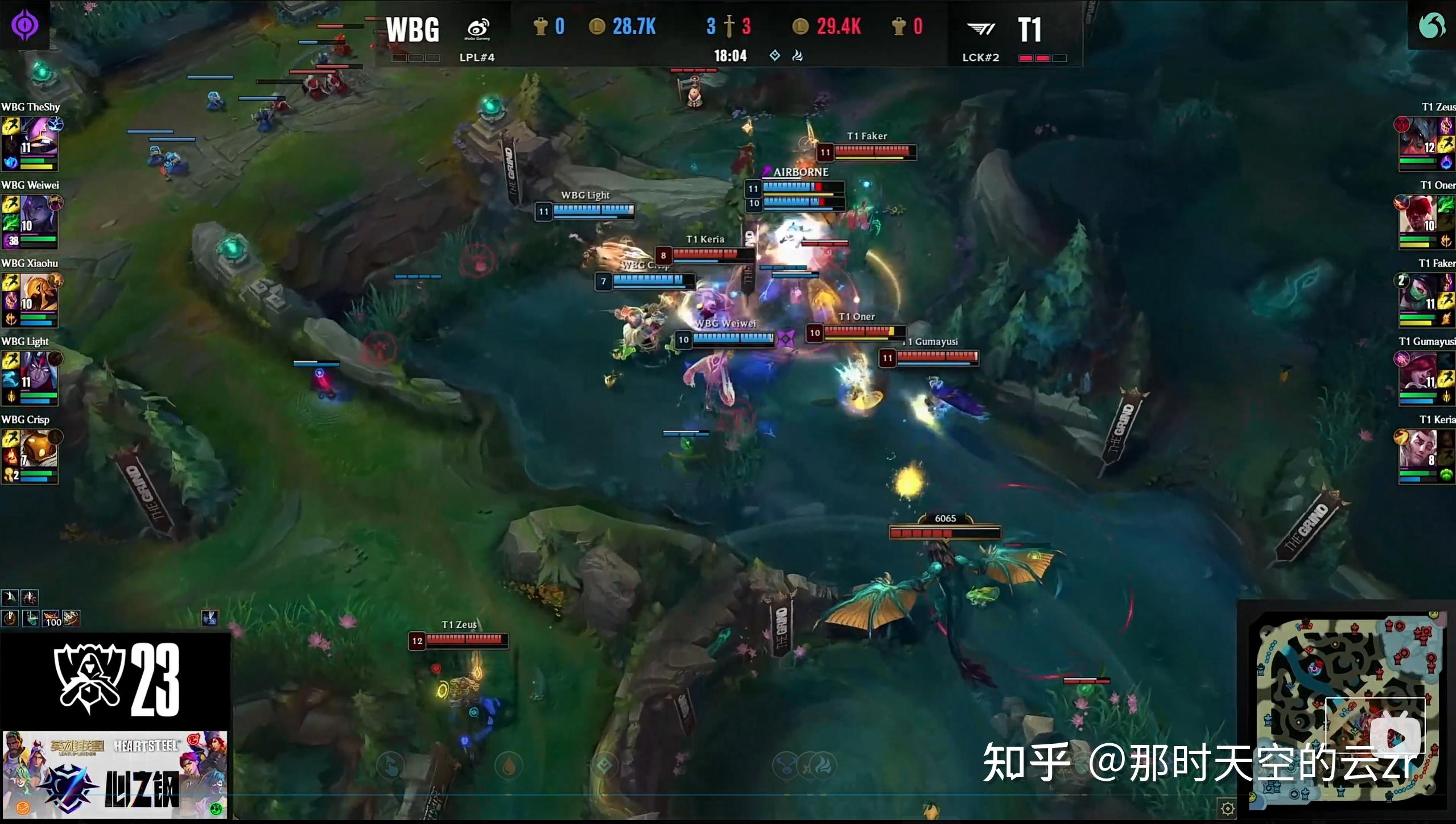
Task: Select WBG Weiwei's champion portrait
Action: click(x=39, y=215)
